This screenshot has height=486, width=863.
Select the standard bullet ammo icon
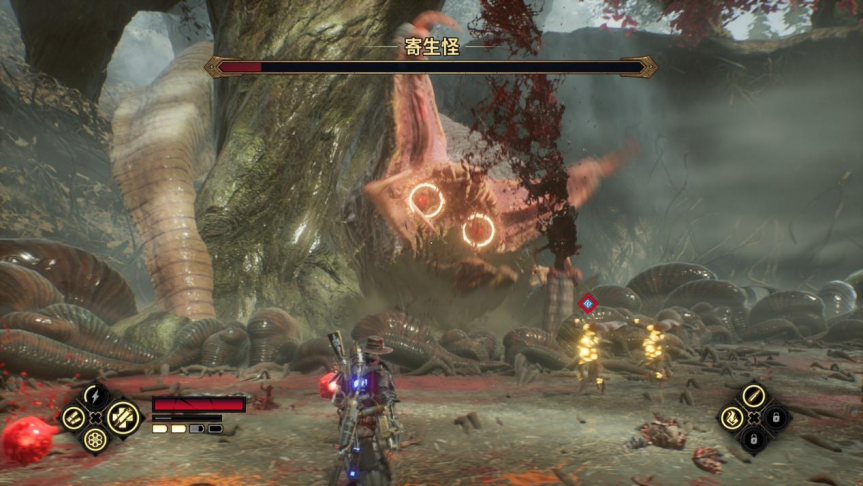coord(754,395)
